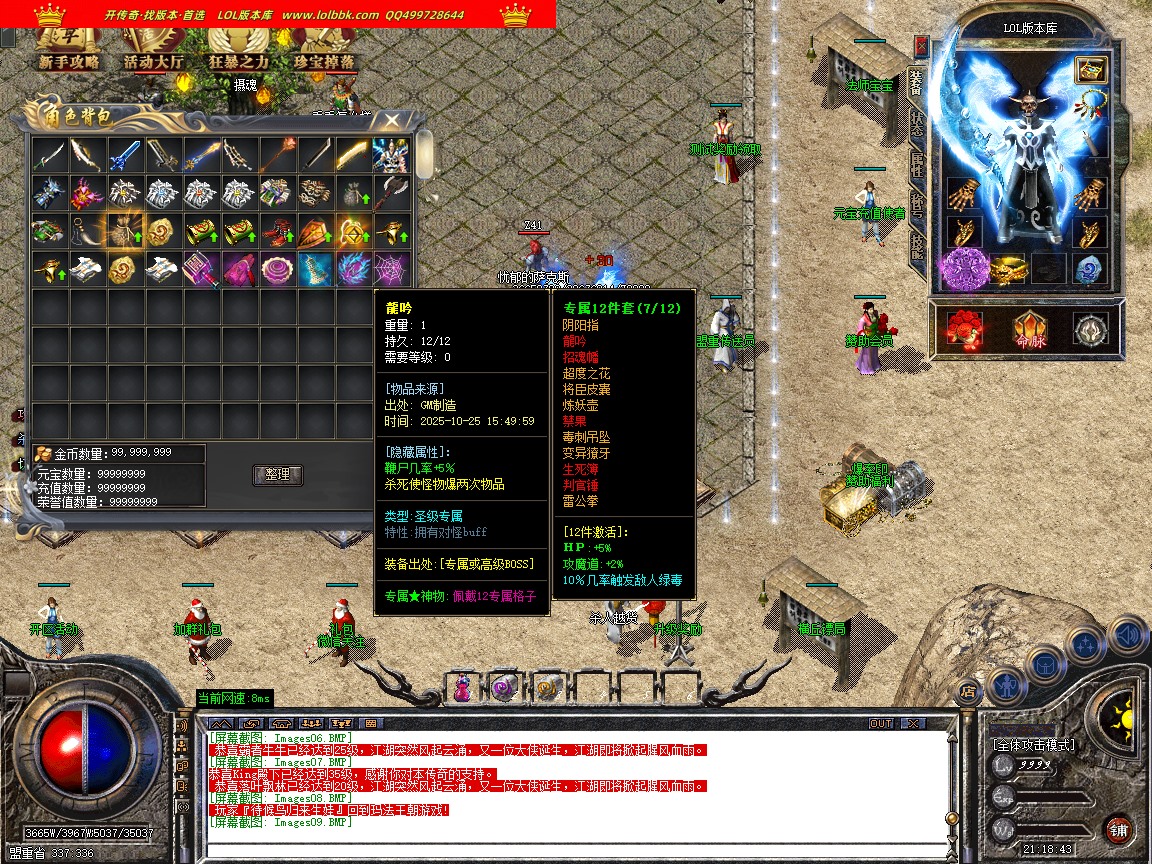Use the pink potion in the quick bar
The image size is (1152, 864).
point(464,688)
